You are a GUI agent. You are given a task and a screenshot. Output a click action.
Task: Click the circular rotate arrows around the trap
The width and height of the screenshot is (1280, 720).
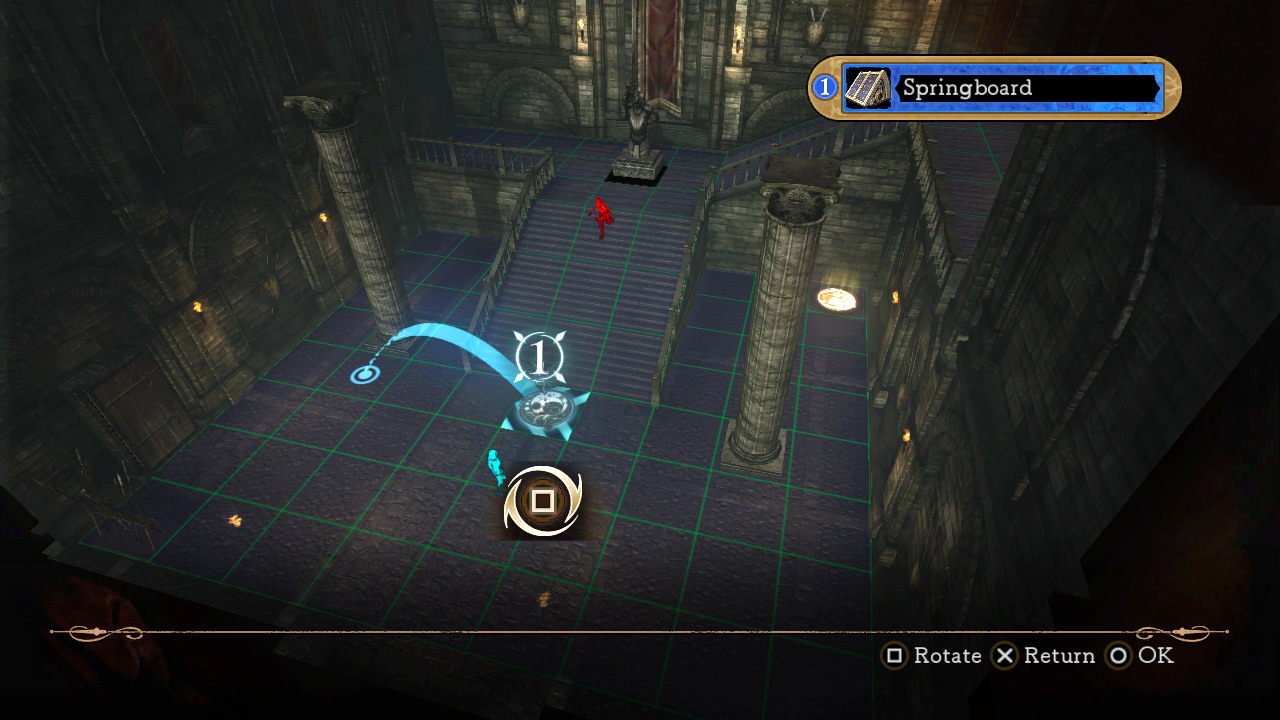point(544,500)
